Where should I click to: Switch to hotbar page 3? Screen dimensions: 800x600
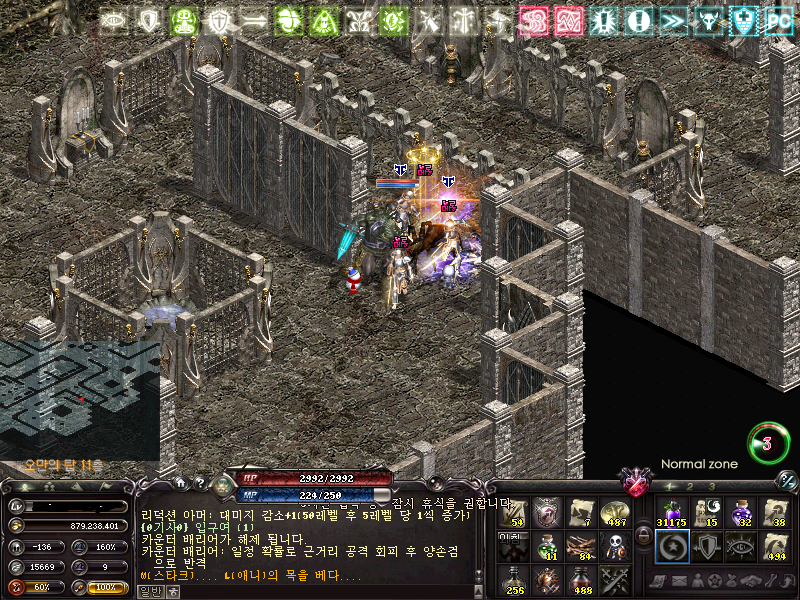711,486
